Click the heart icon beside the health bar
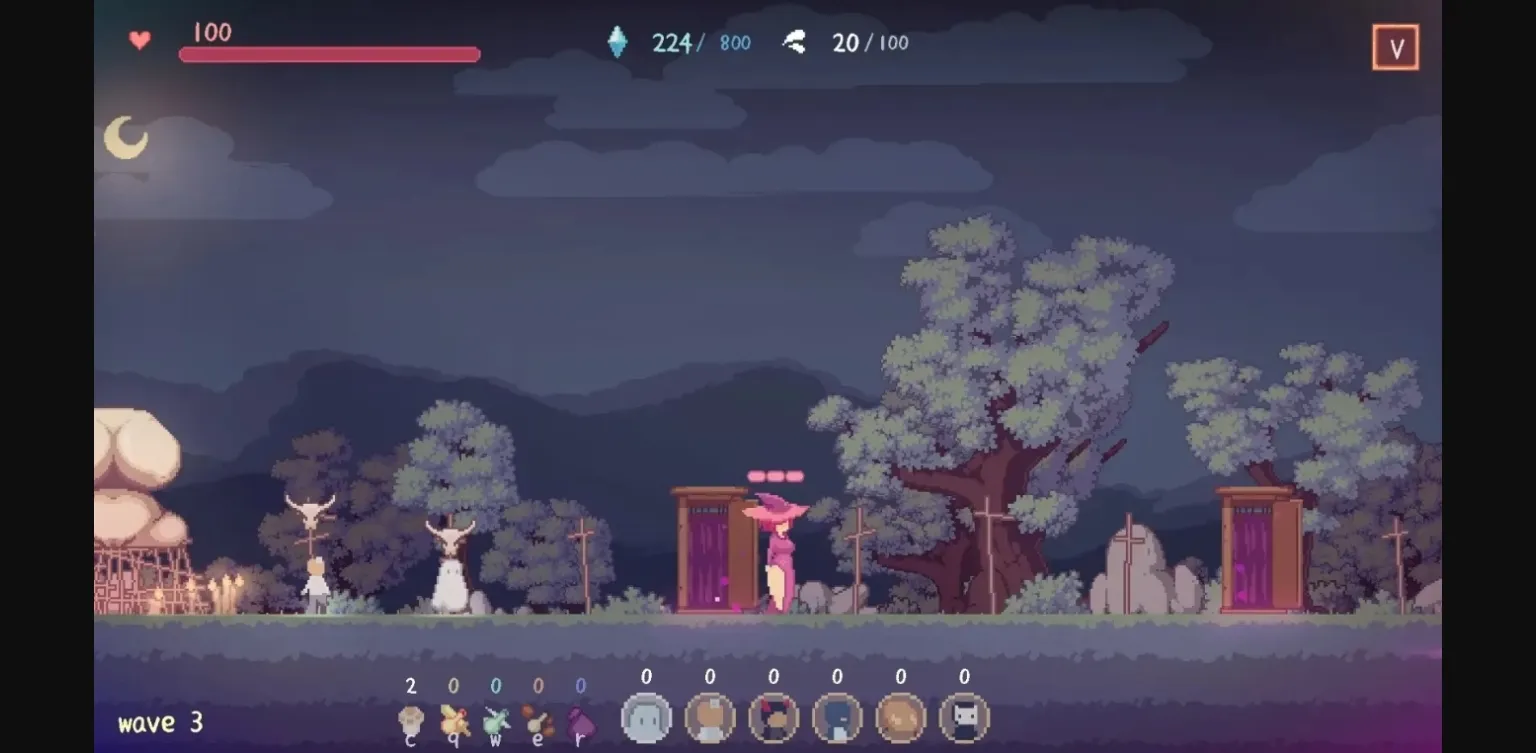1536x753 pixels. [x=140, y=40]
